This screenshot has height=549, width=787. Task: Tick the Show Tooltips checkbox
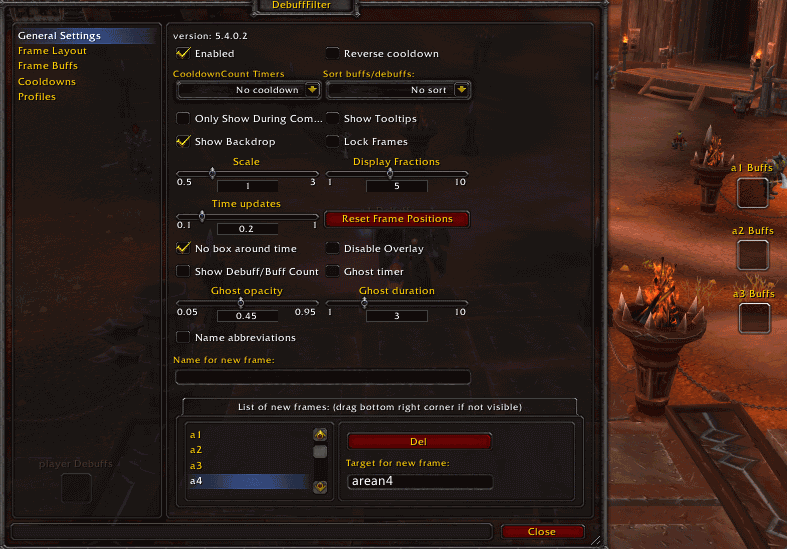point(333,119)
